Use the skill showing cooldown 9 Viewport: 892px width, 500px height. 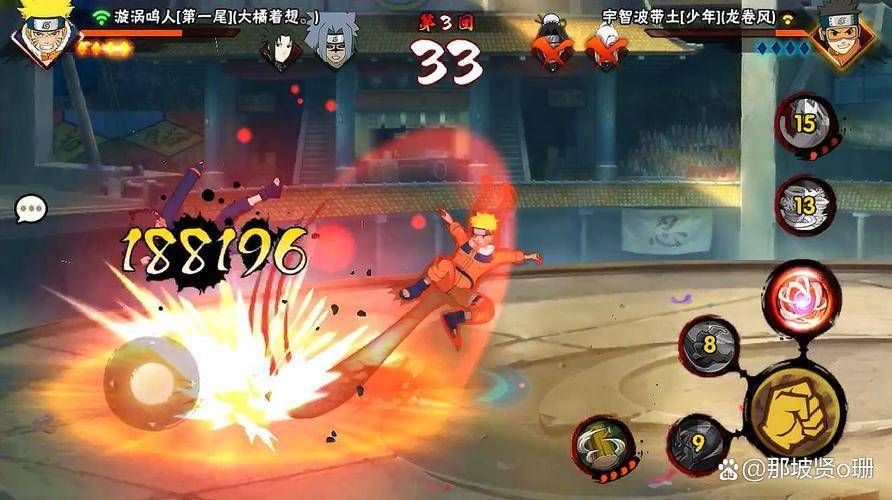(x=698, y=442)
